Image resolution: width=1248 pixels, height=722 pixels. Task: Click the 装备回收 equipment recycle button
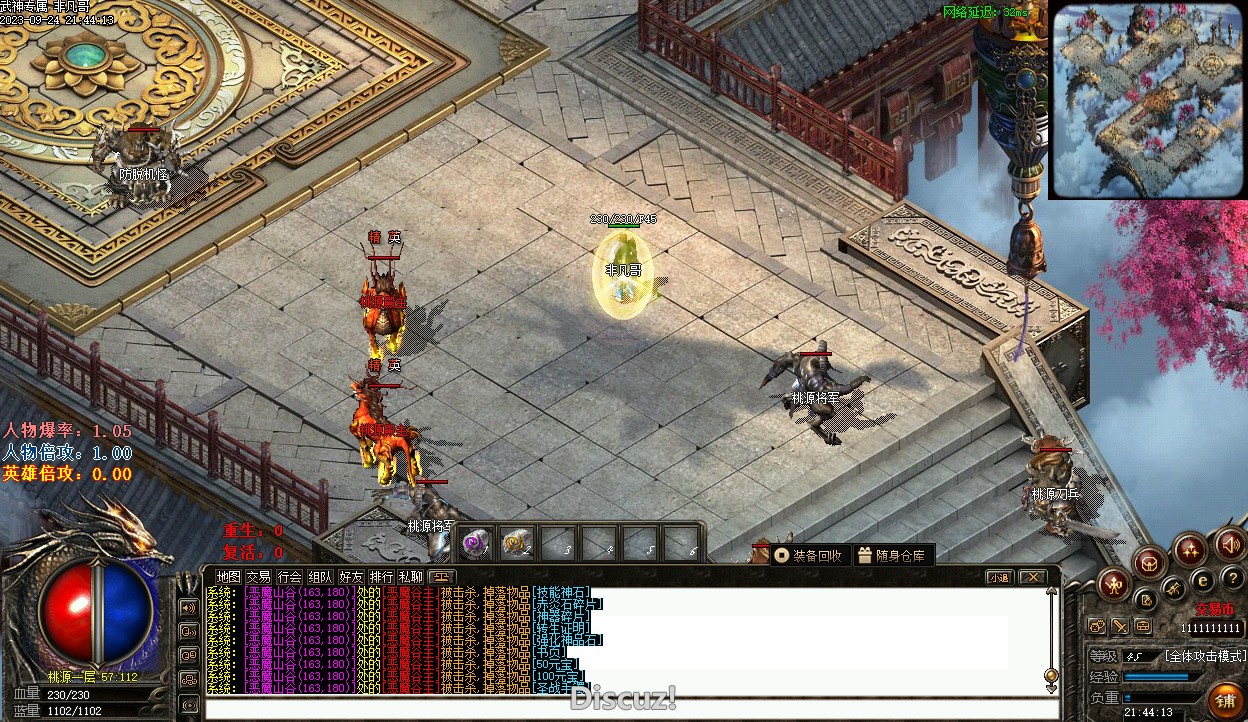(x=809, y=556)
